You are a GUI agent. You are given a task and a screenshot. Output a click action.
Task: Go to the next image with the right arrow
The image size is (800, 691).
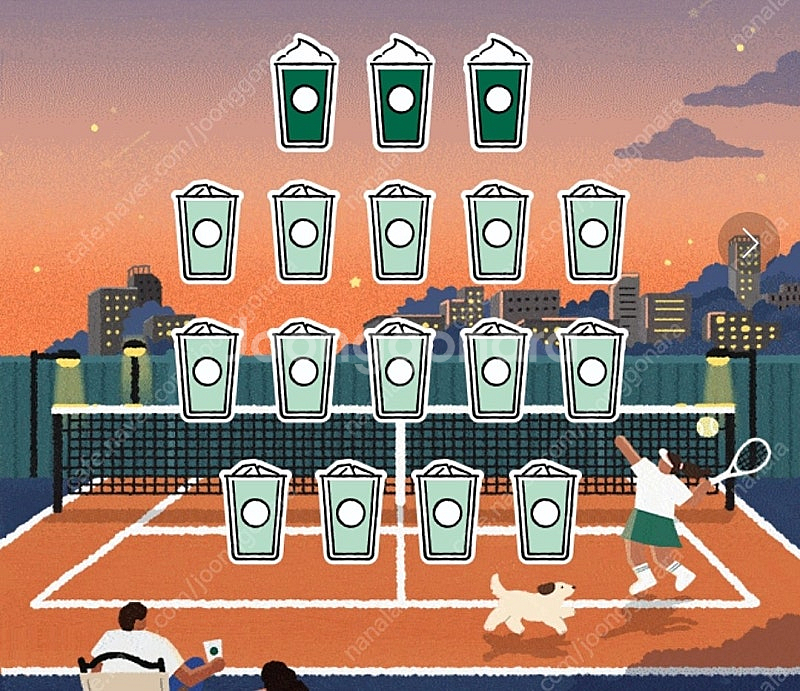(749, 241)
